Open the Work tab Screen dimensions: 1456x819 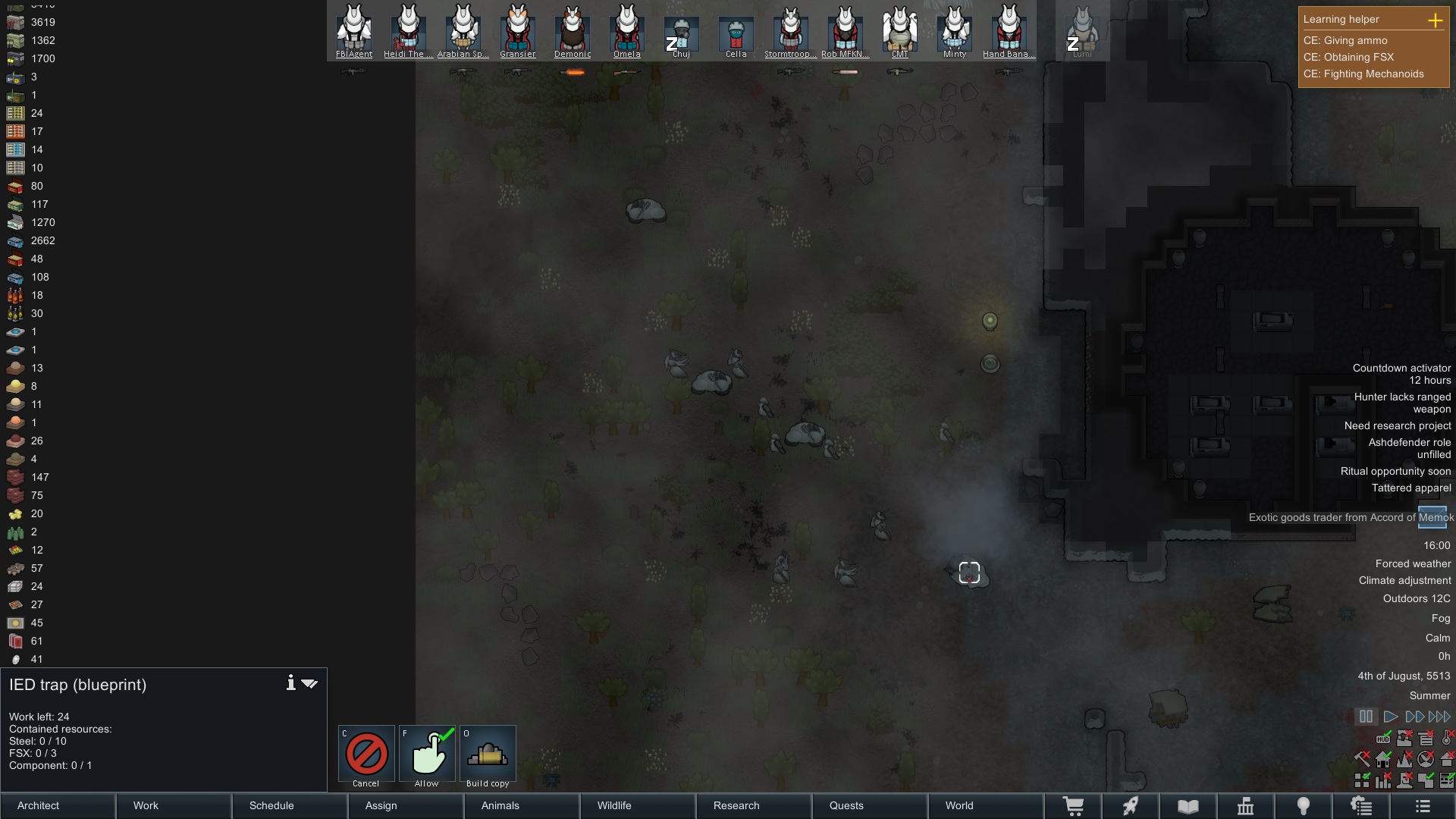coord(174,805)
